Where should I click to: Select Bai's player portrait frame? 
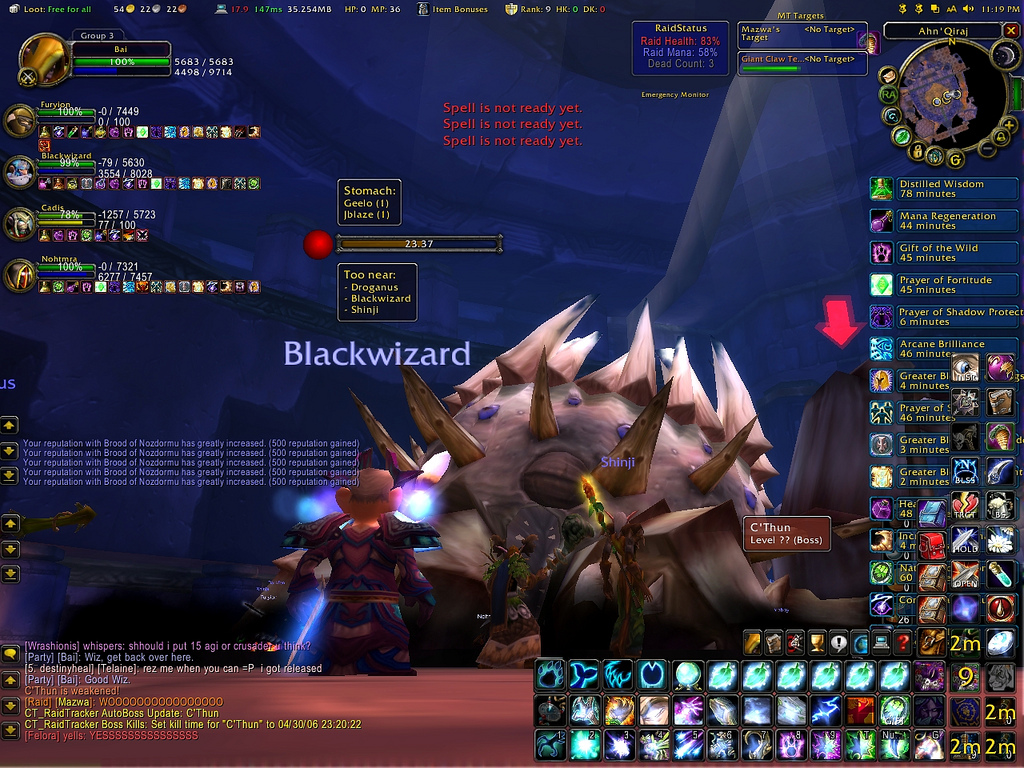(44, 60)
